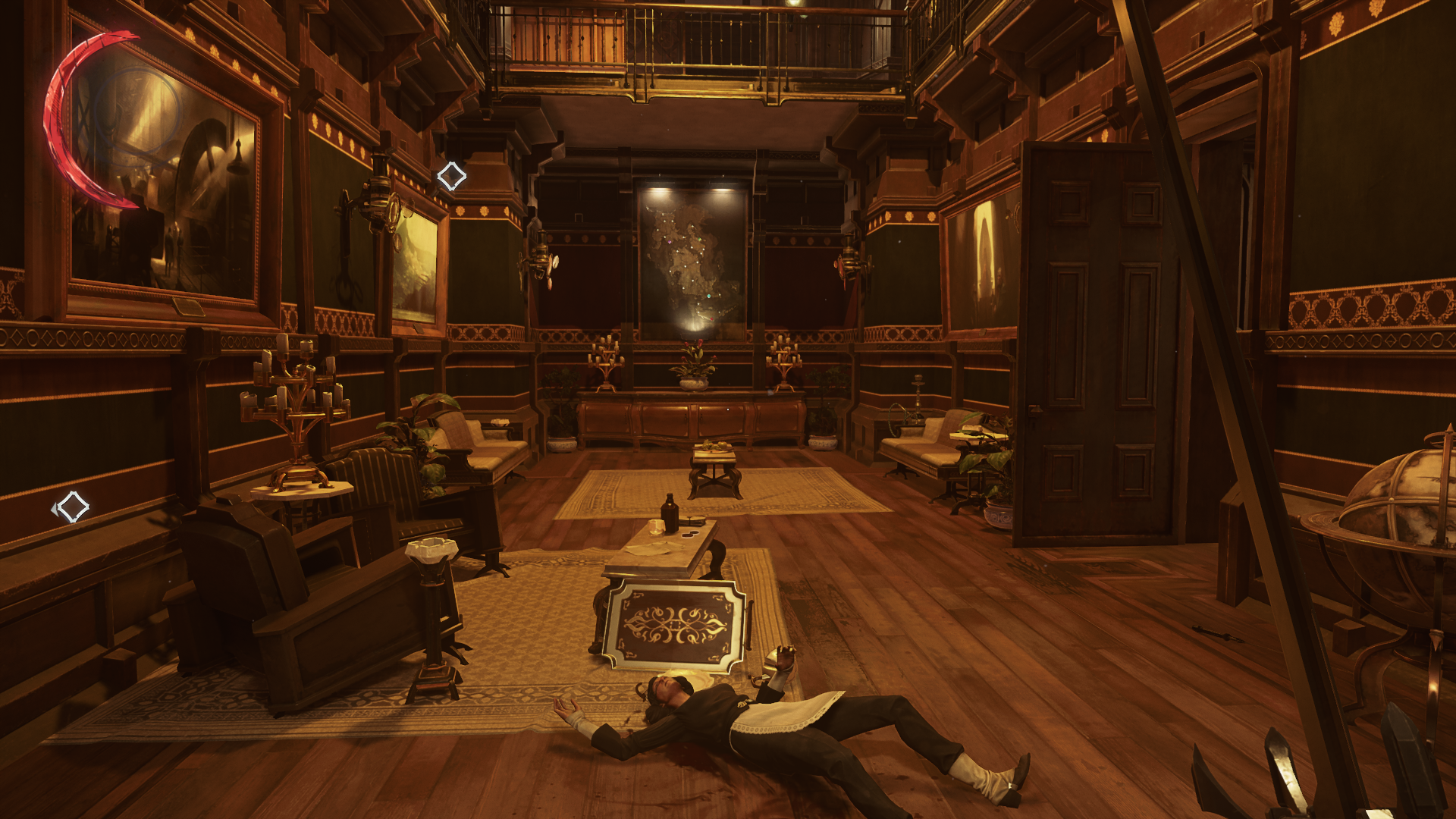This screenshot has width=1456, height=819.
Task: Click the diamond objective marker without an arrow
Action: point(451,176)
